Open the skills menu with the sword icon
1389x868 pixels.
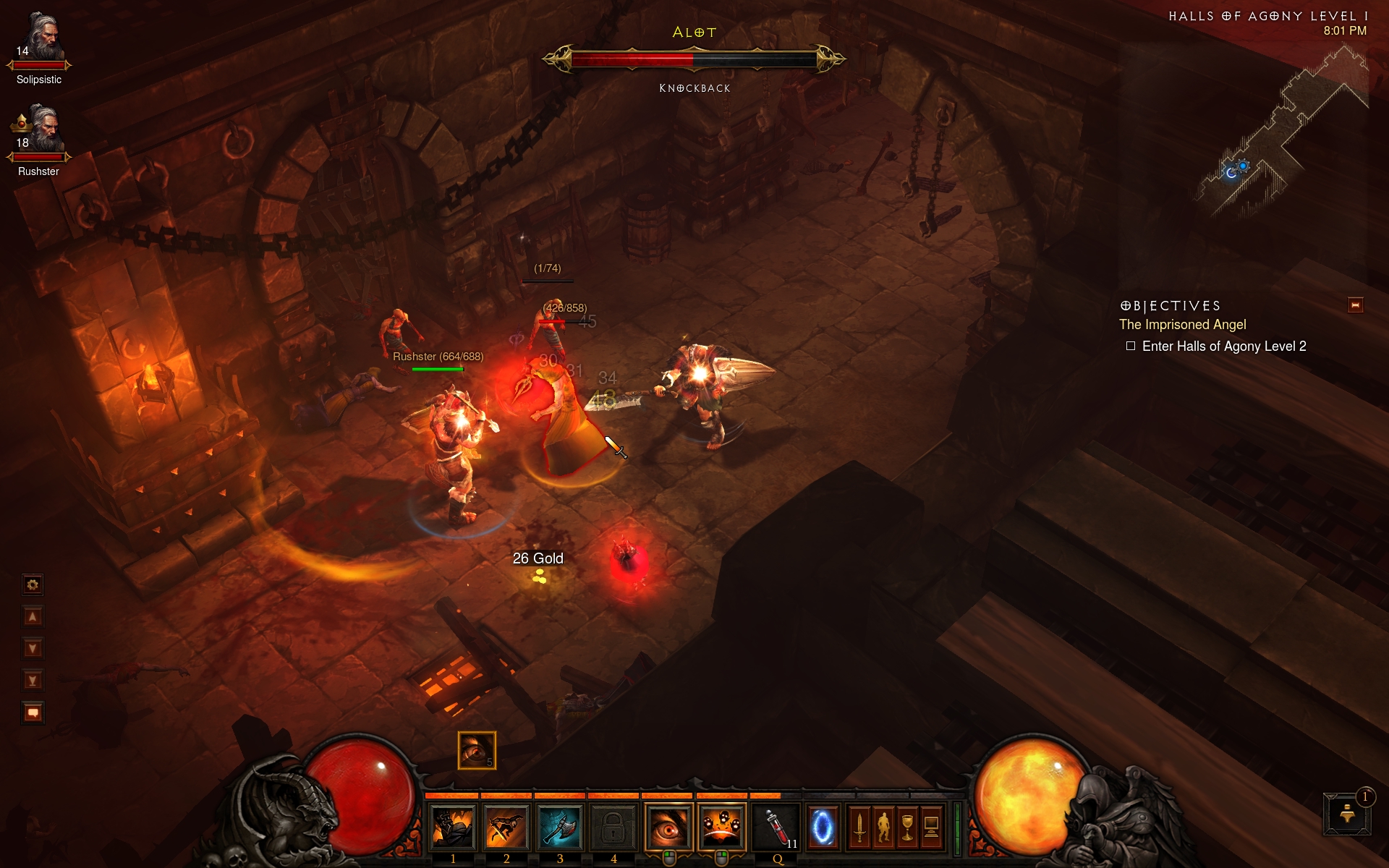tap(859, 826)
